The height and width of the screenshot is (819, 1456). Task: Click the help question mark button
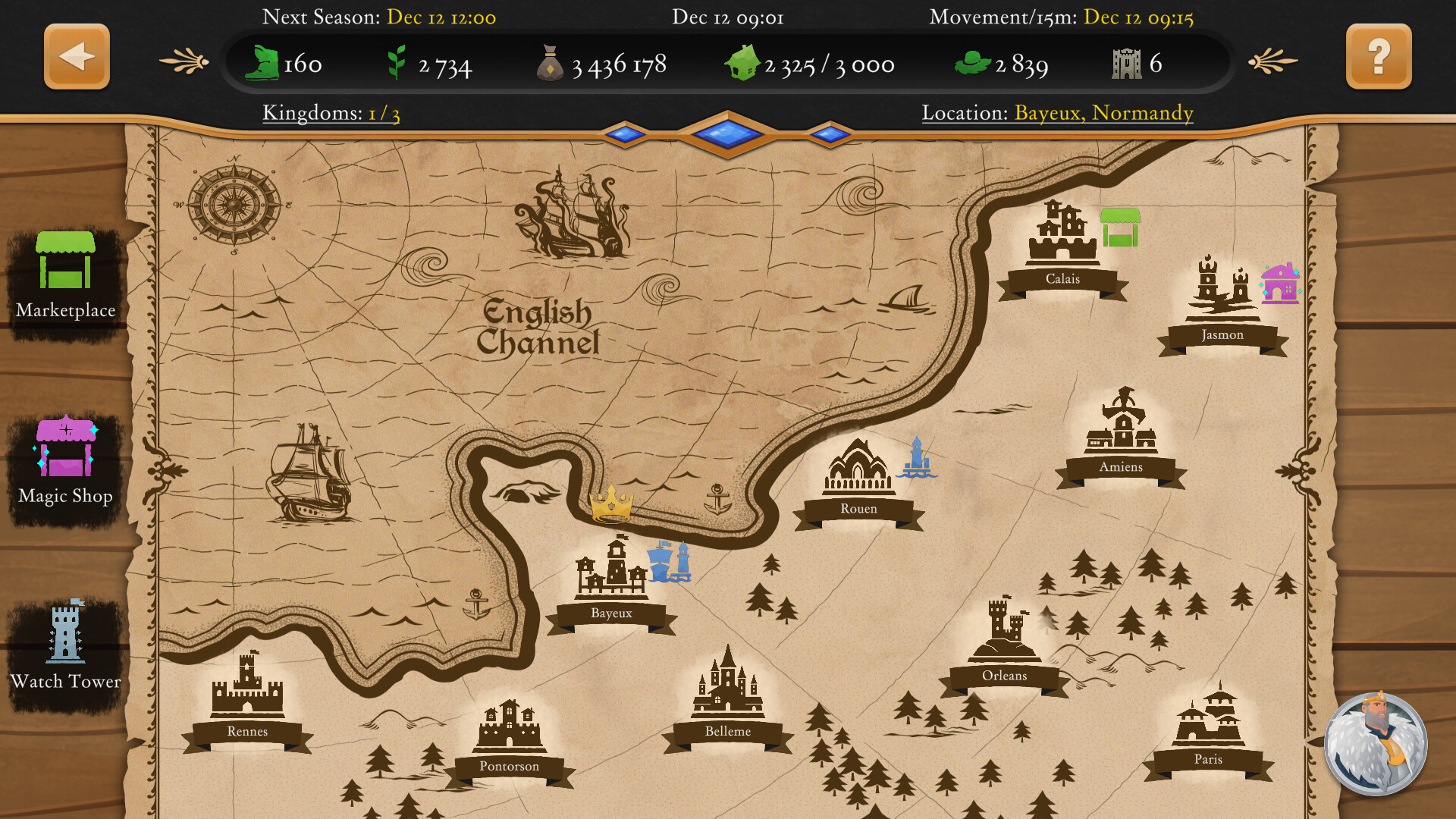point(1378,56)
